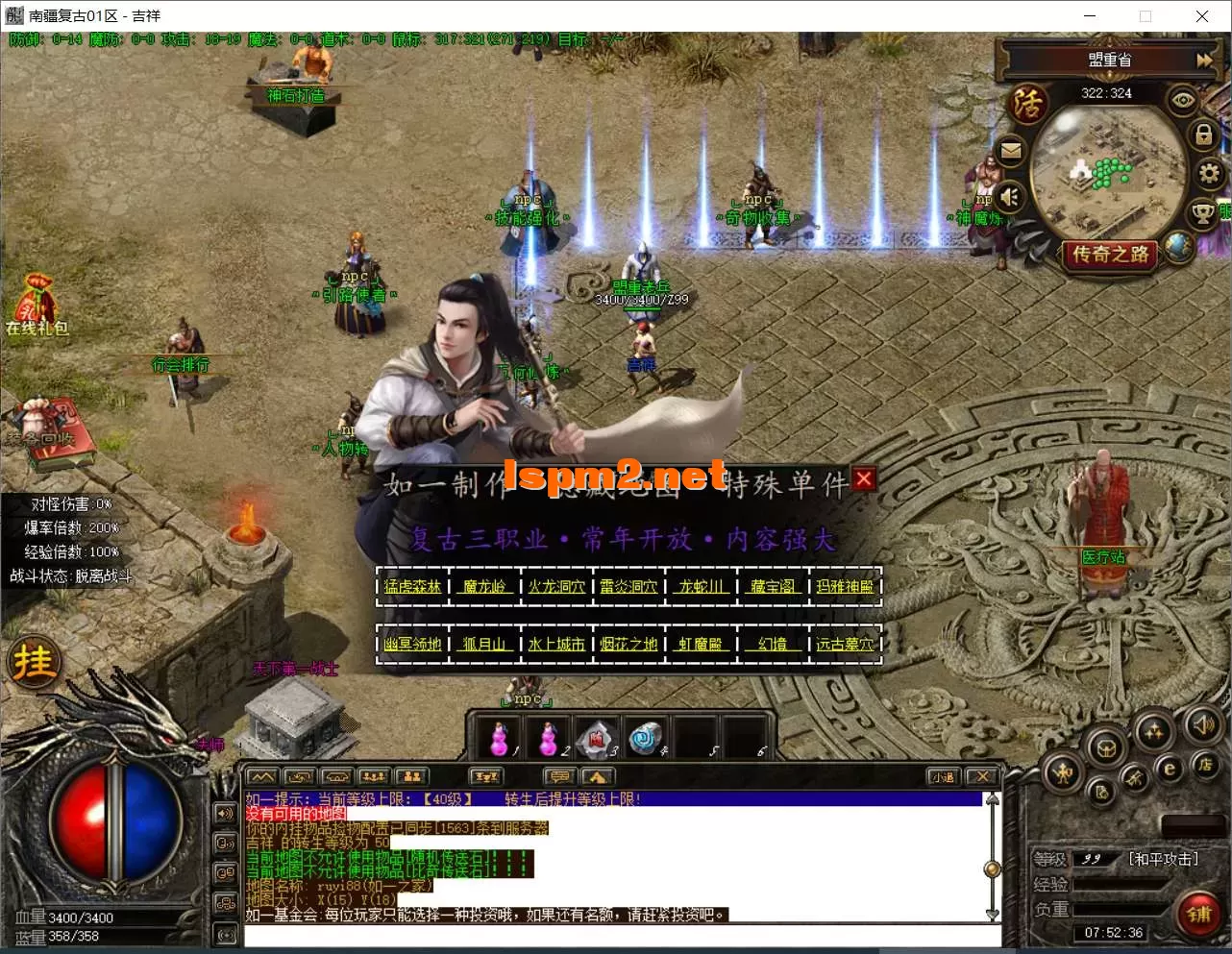The width and height of the screenshot is (1232, 954).
Task: Select the 远古墓穴 link
Action: [845, 644]
